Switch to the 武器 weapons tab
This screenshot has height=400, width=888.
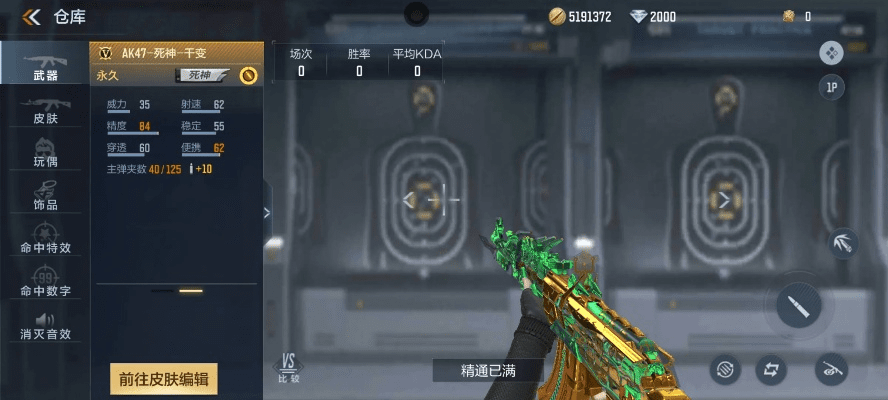45,65
